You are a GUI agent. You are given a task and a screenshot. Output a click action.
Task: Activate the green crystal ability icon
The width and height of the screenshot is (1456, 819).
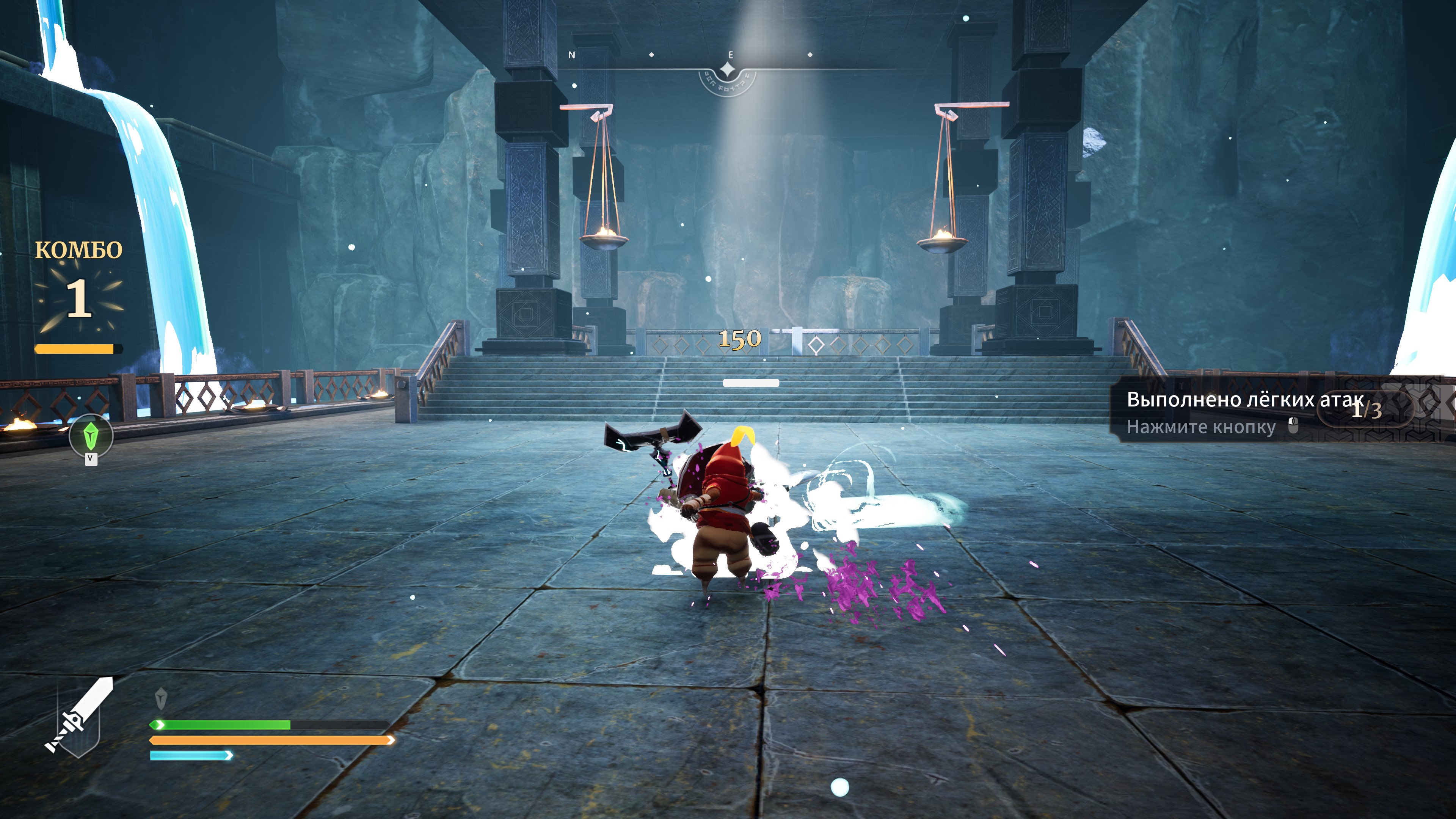(91, 435)
